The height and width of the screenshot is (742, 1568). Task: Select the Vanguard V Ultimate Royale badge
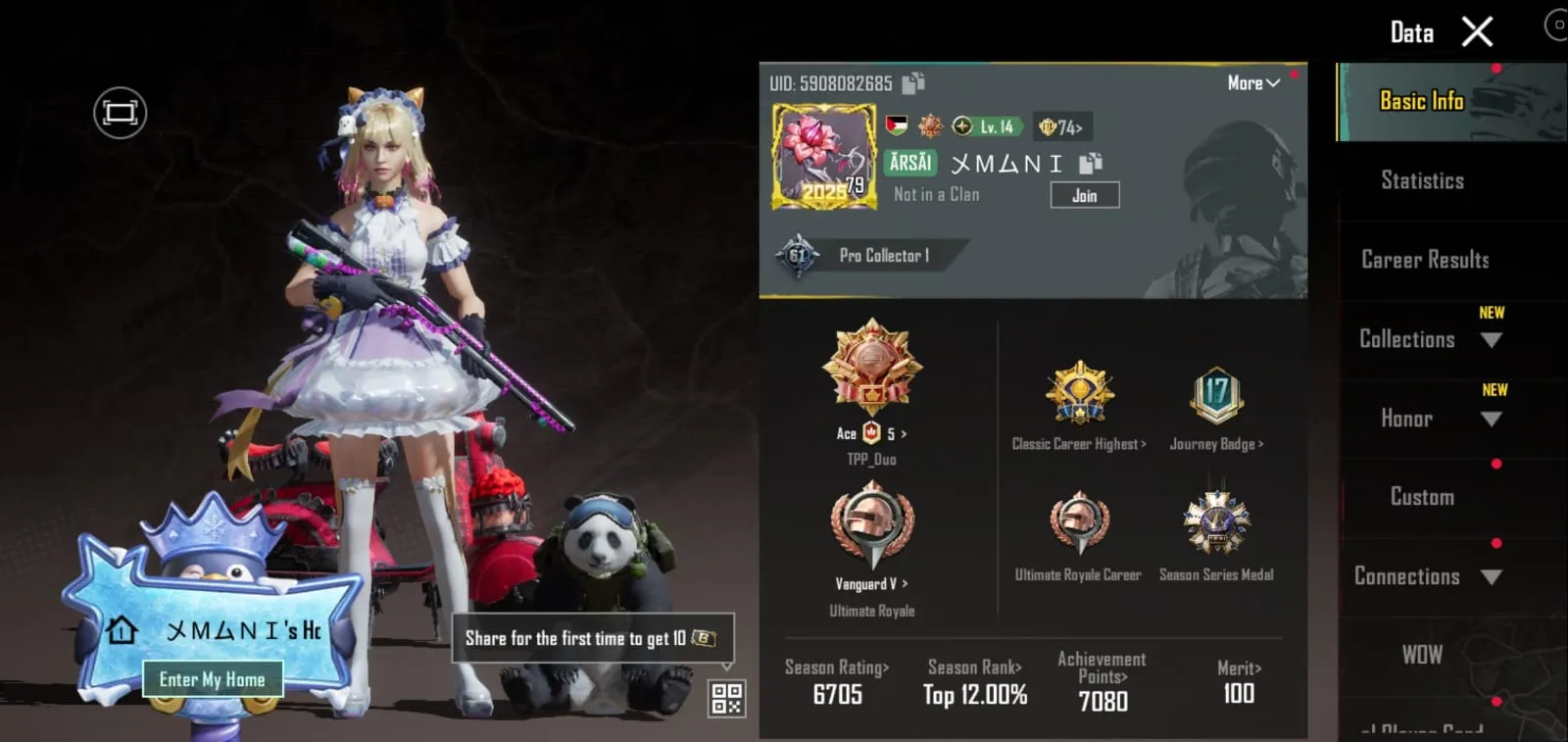[x=871, y=529]
